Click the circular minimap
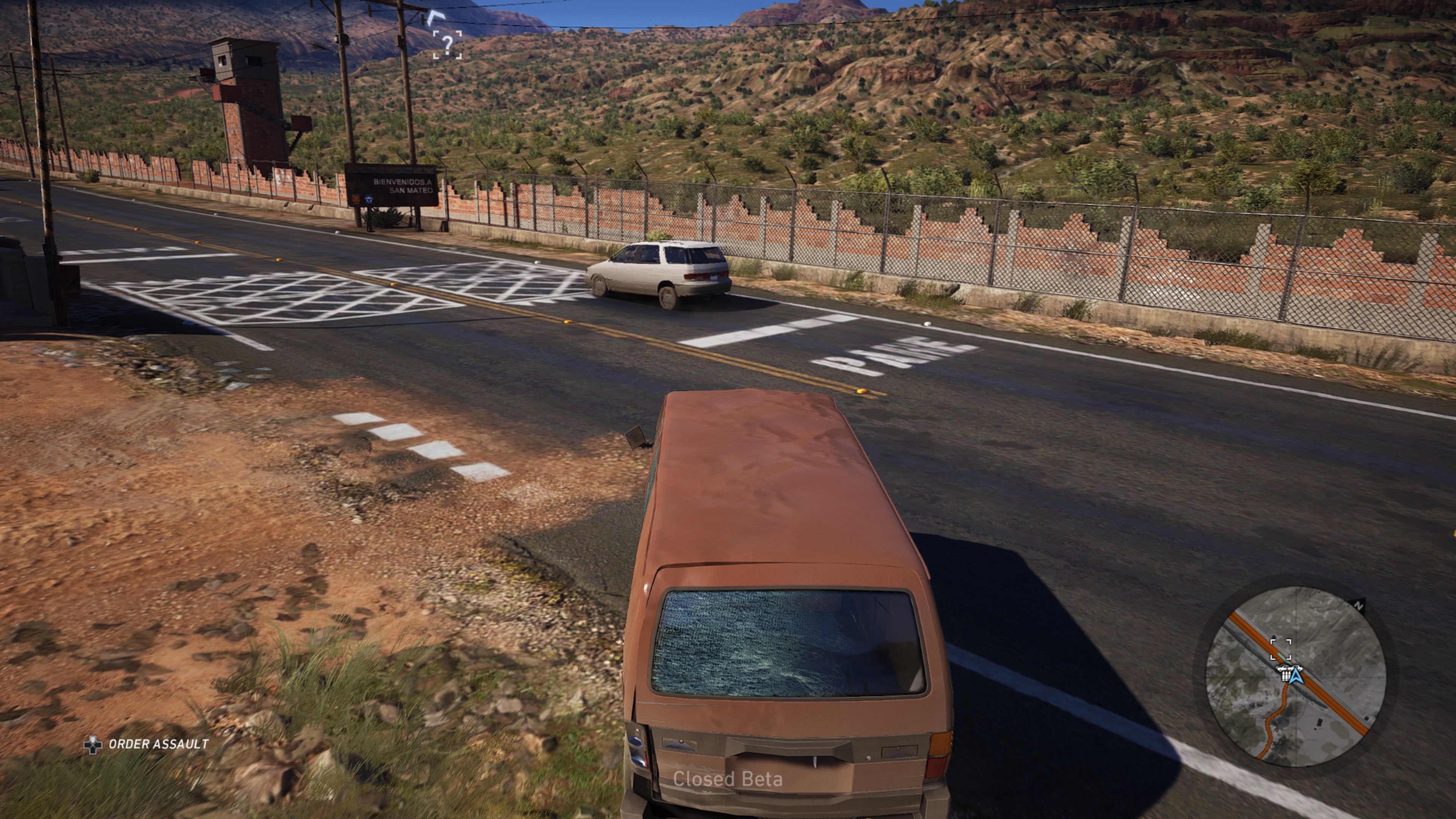Screen dimensions: 1456x819 (1296, 676)
